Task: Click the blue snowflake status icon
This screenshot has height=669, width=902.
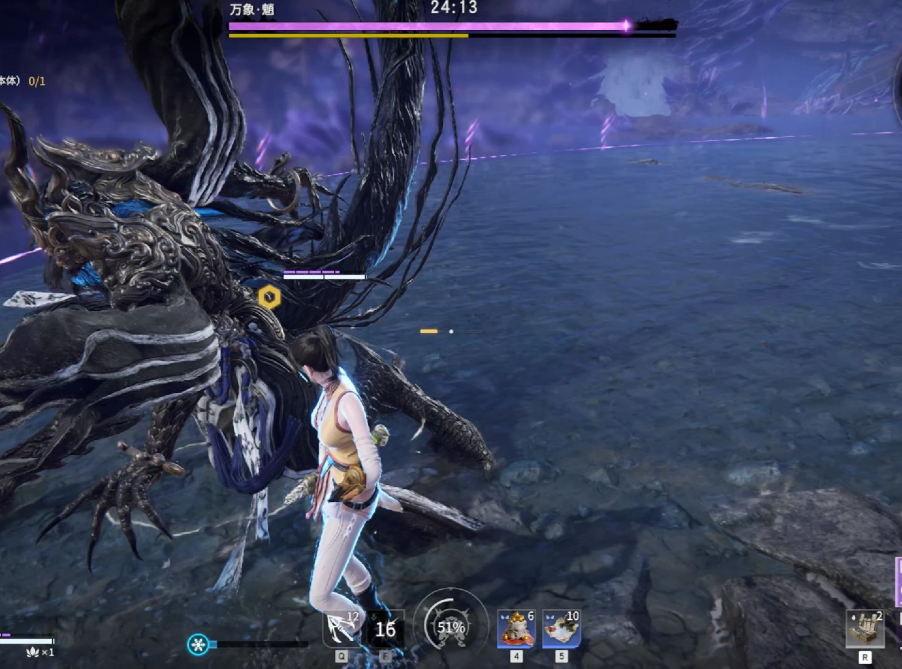Action: pos(198,644)
